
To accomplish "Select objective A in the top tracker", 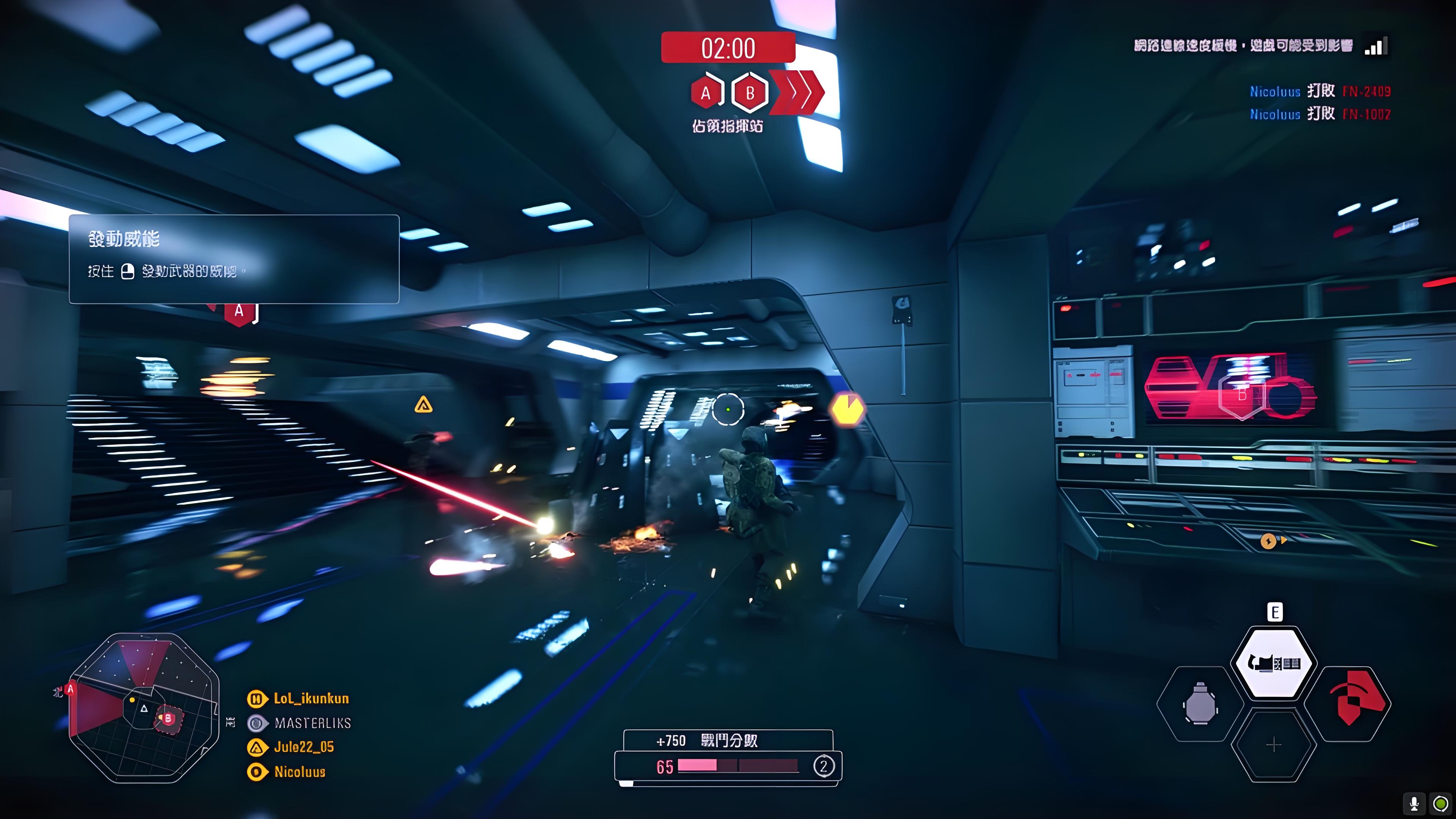I will tap(706, 93).
